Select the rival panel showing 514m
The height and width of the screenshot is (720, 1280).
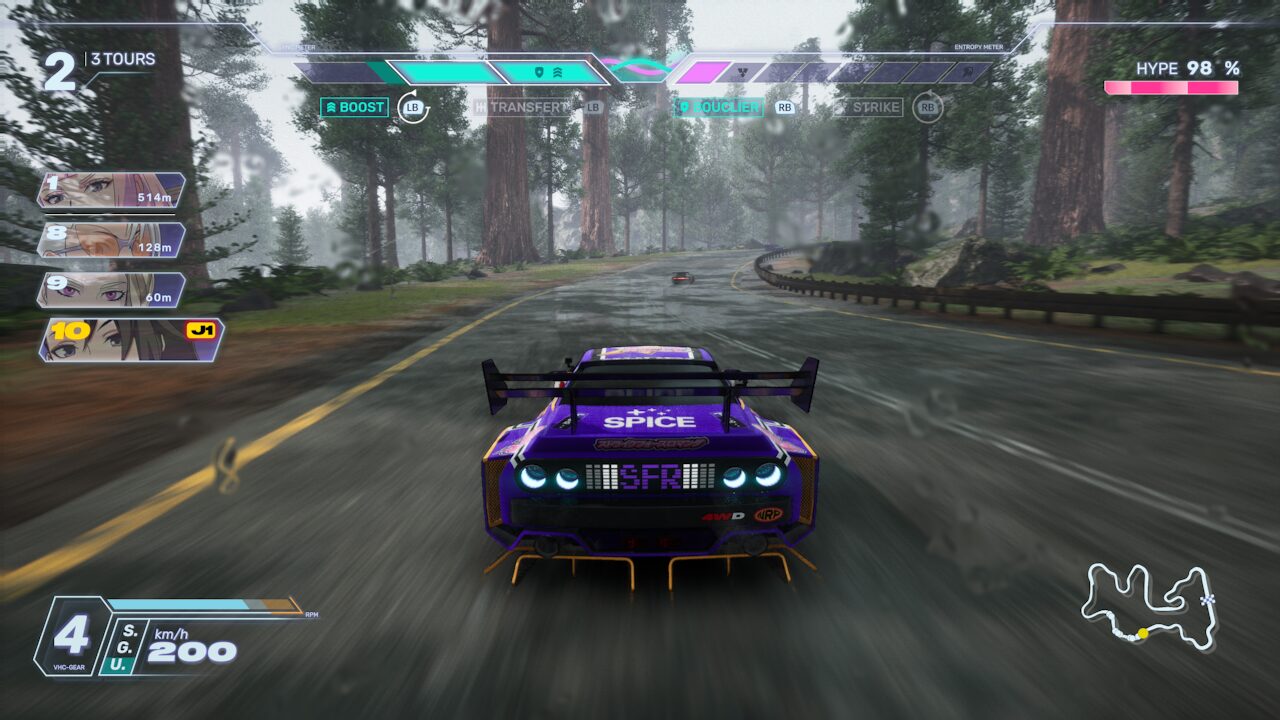[111, 190]
